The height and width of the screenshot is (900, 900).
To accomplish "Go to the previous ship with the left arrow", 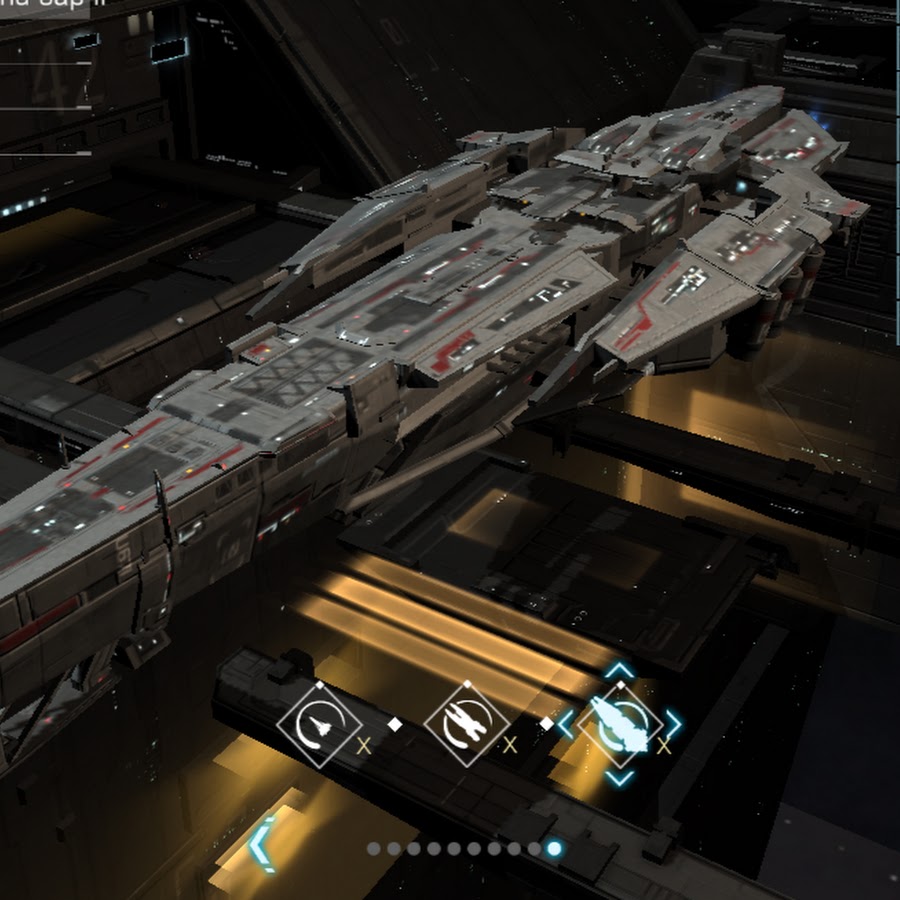I will [261, 845].
